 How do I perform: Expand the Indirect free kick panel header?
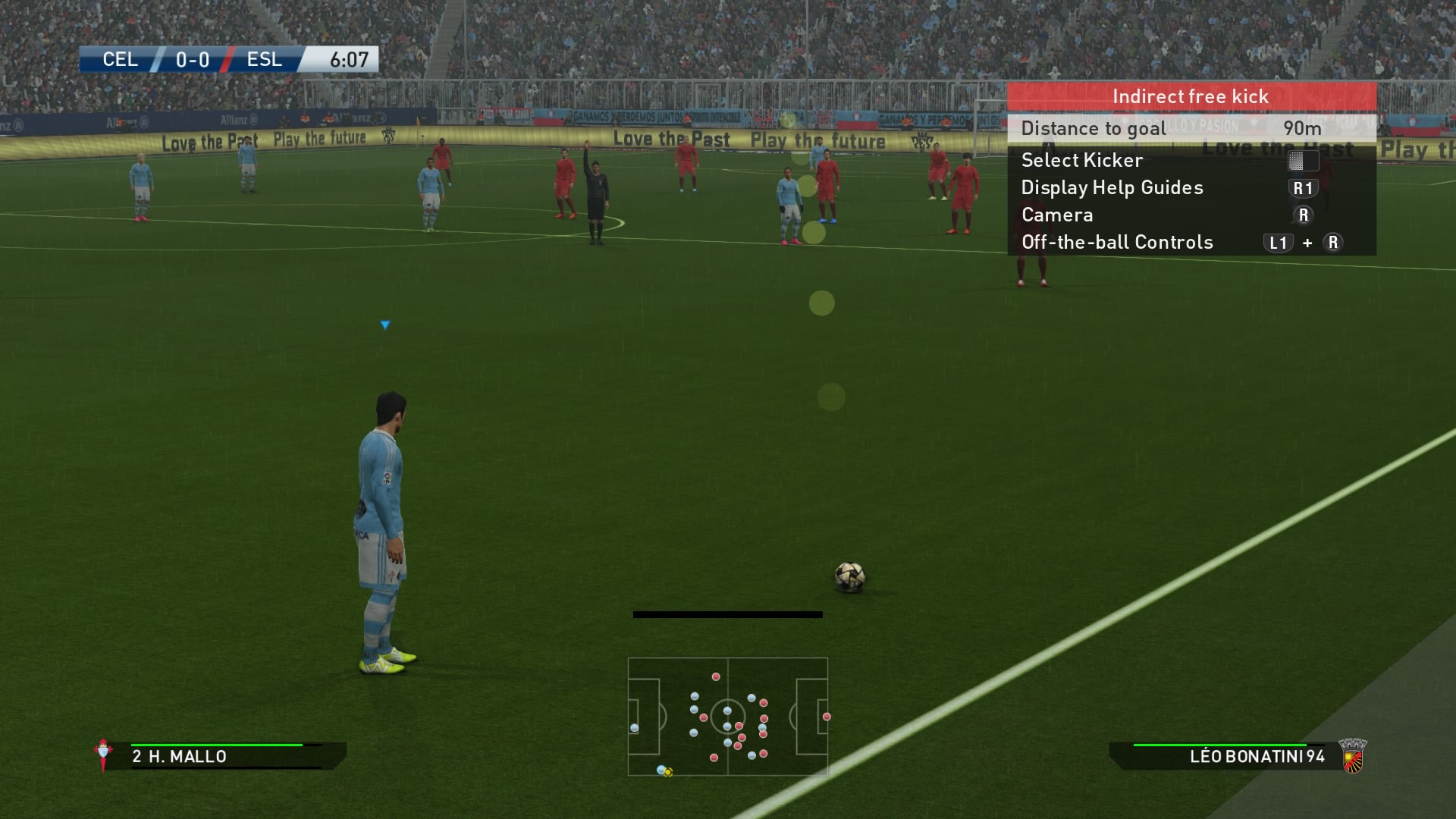click(1190, 96)
